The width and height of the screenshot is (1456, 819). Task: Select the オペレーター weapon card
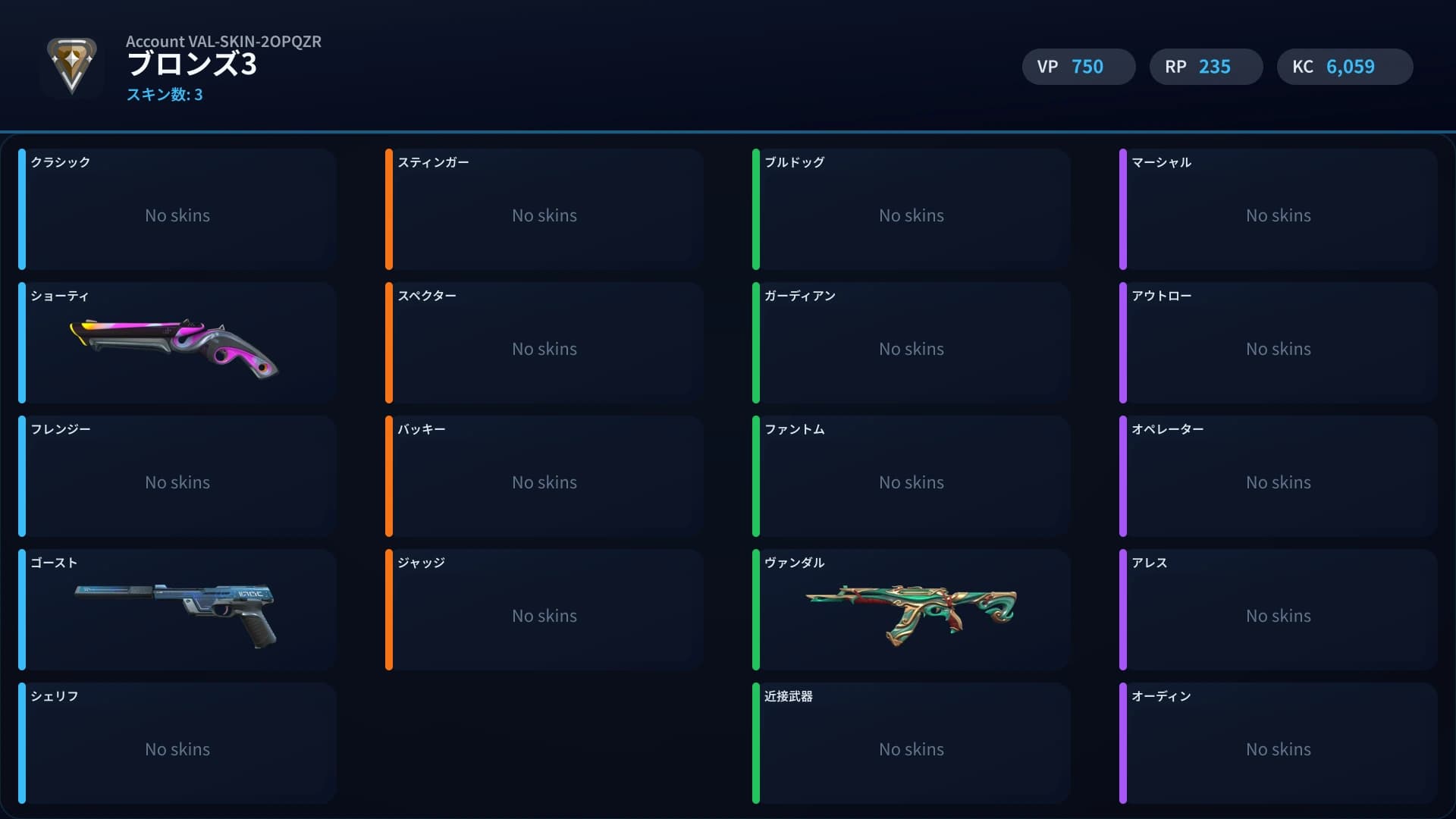click(1279, 476)
